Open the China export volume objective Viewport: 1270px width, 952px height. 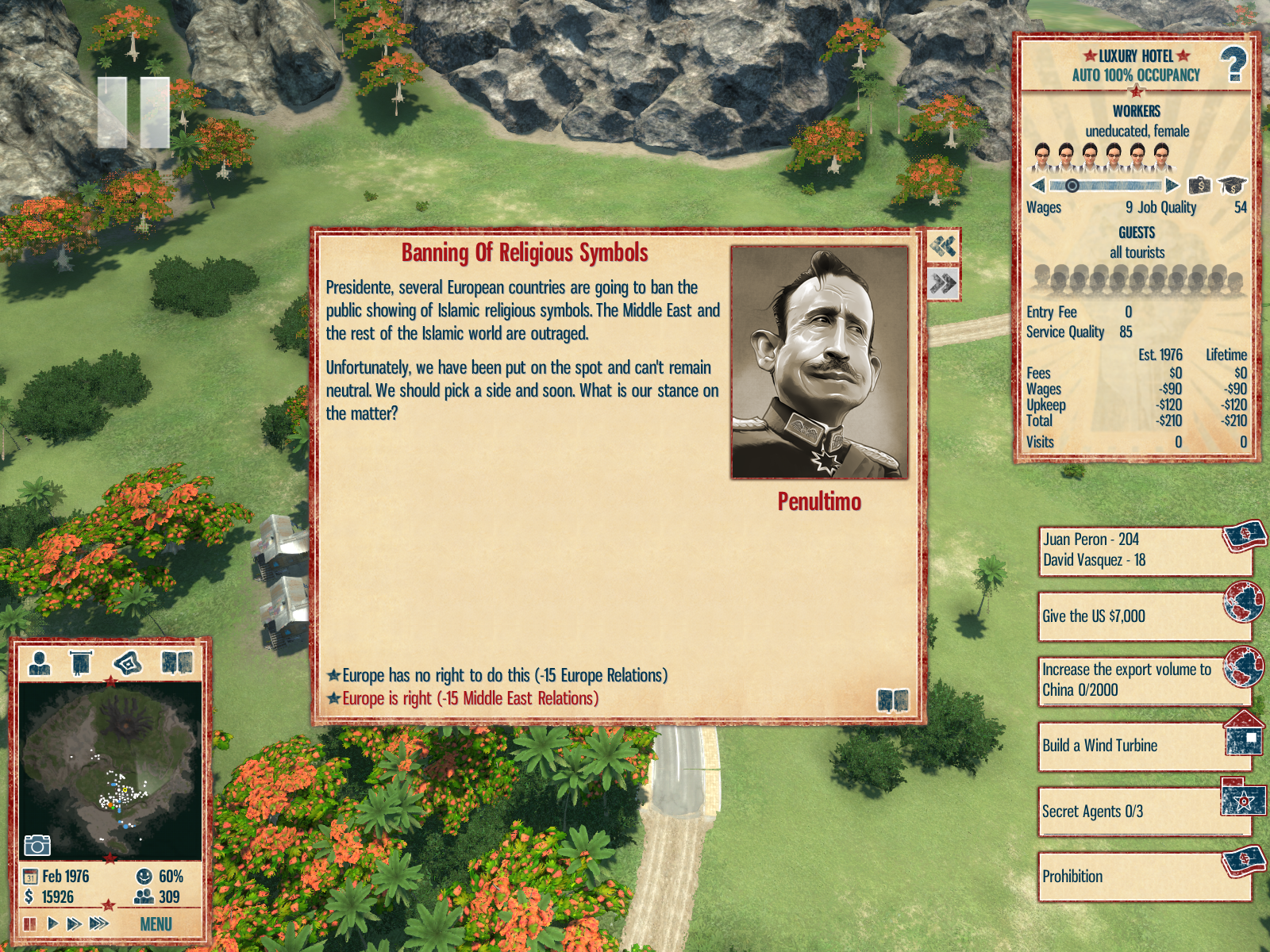click(x=1143, y=680)
